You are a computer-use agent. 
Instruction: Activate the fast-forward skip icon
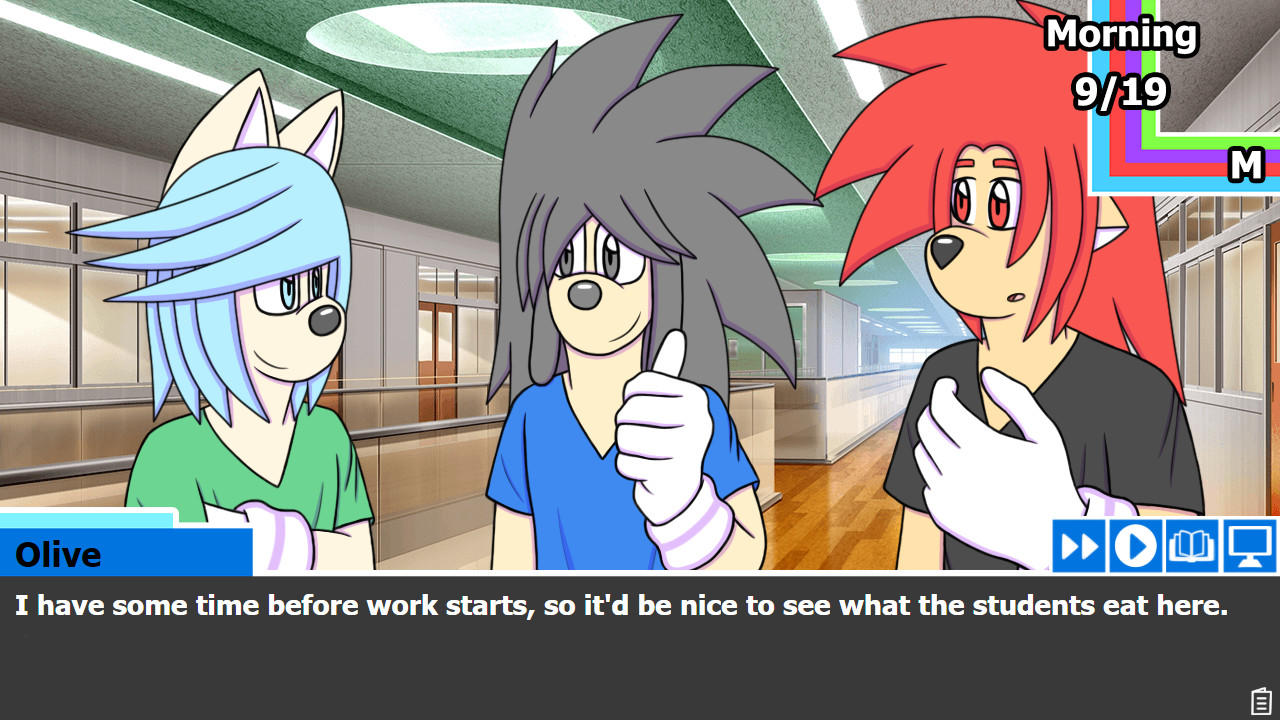[1079, 546]
